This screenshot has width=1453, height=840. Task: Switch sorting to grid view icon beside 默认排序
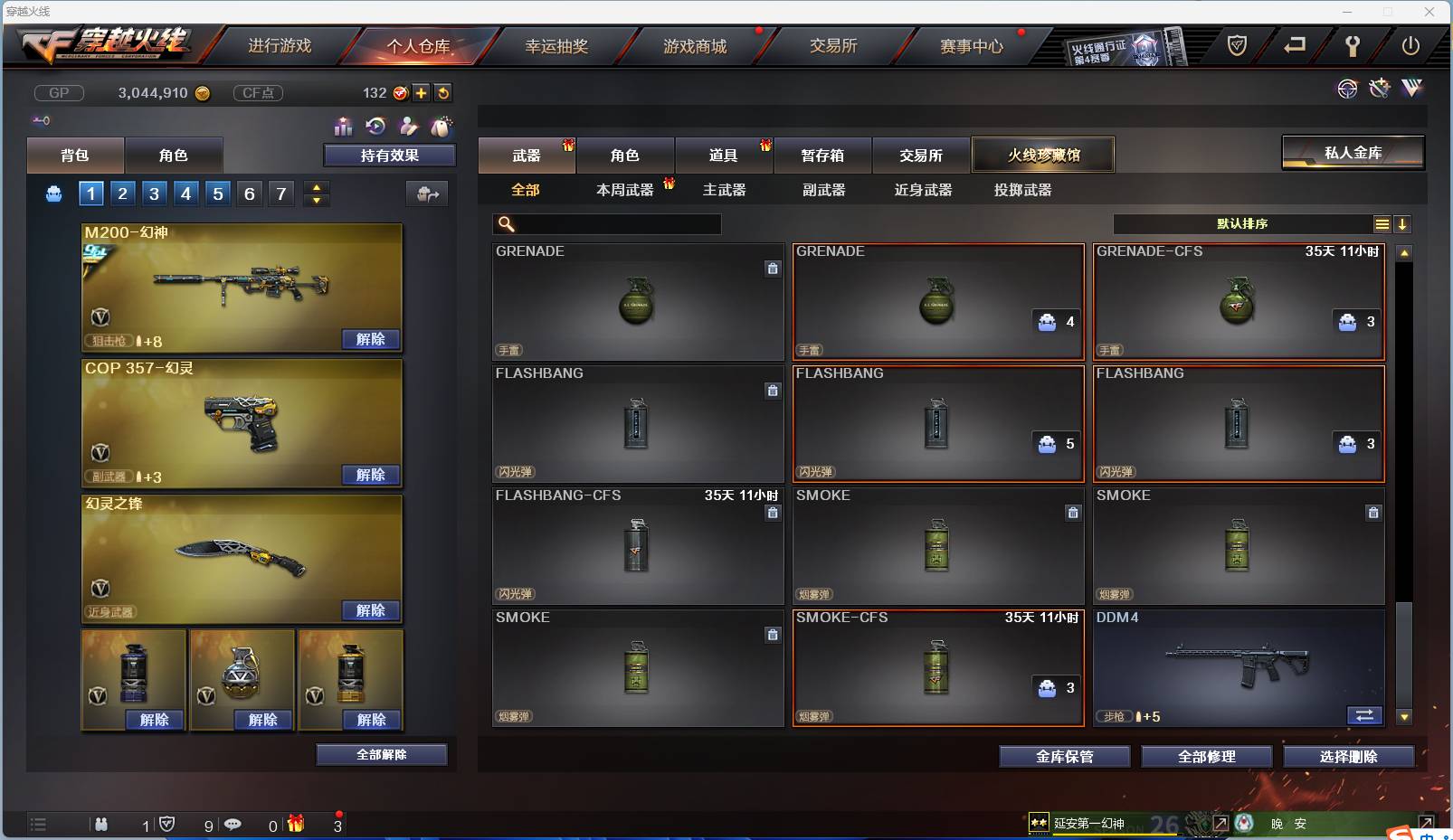point(1383,223)
